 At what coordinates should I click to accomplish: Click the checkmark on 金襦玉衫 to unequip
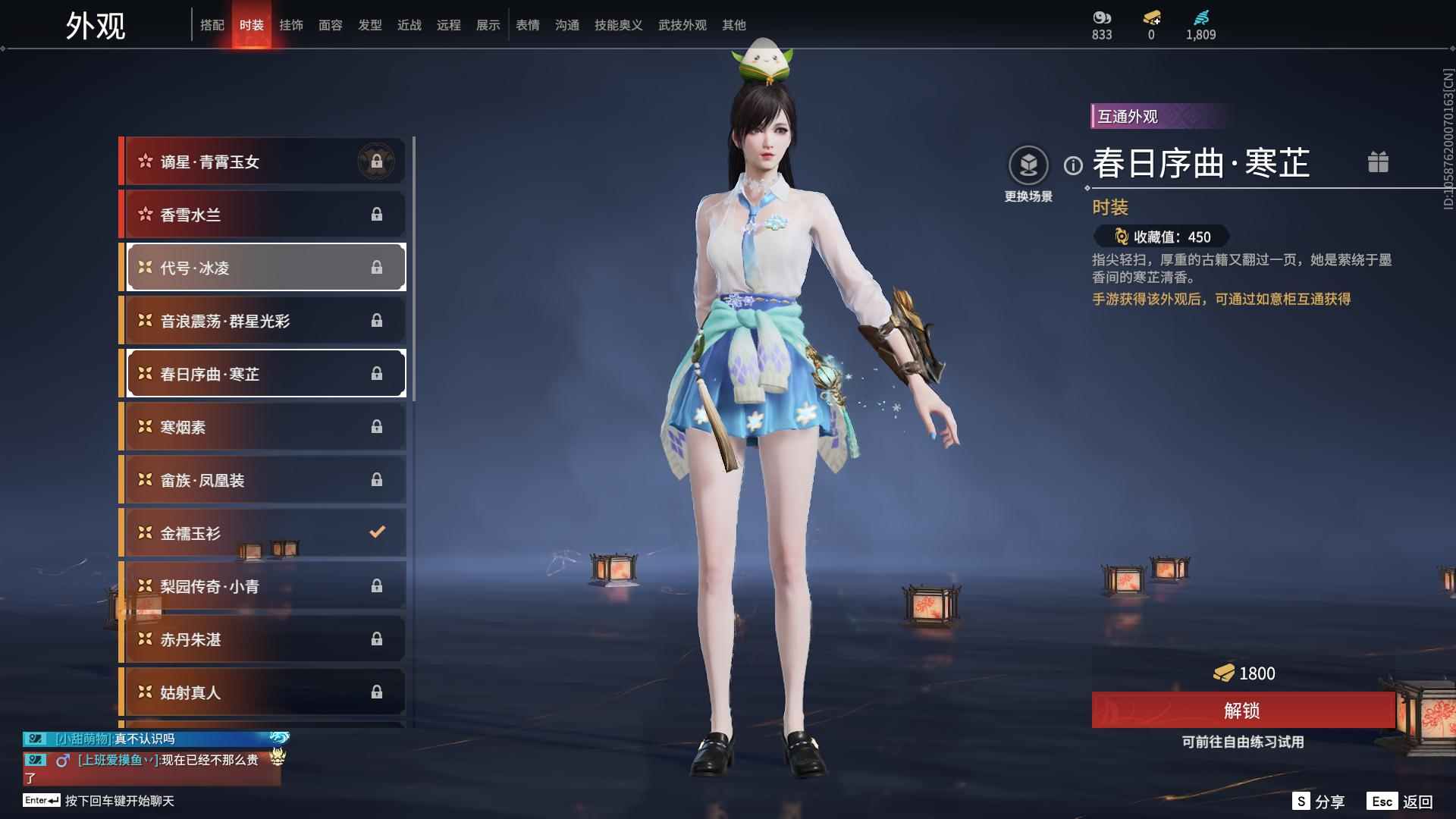point(377,532)
